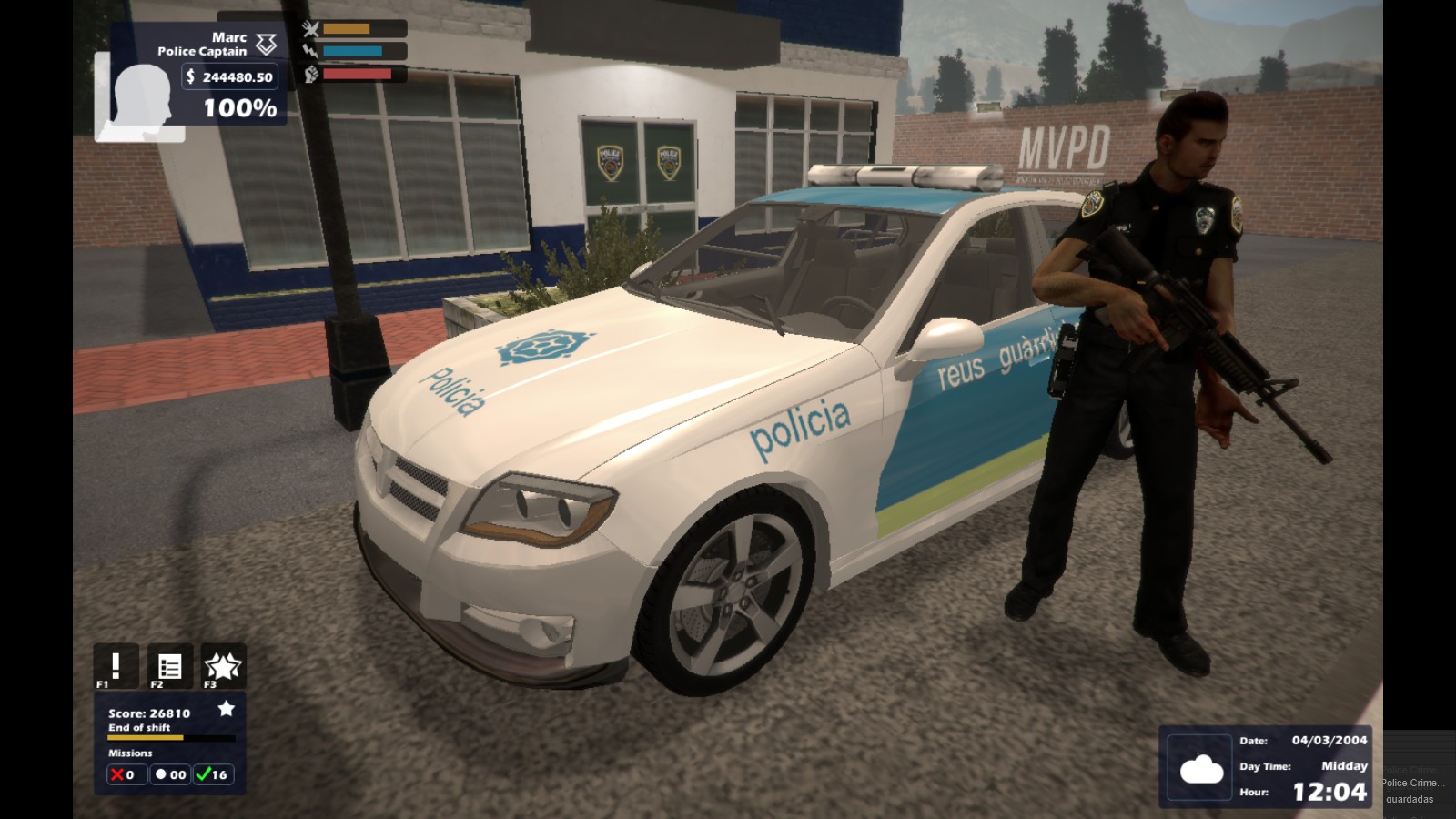Image resolution: width=1456 pixels, height=819 pixels.
Task: Click the $ 244480.50 money button
Action: coord(227,77)
